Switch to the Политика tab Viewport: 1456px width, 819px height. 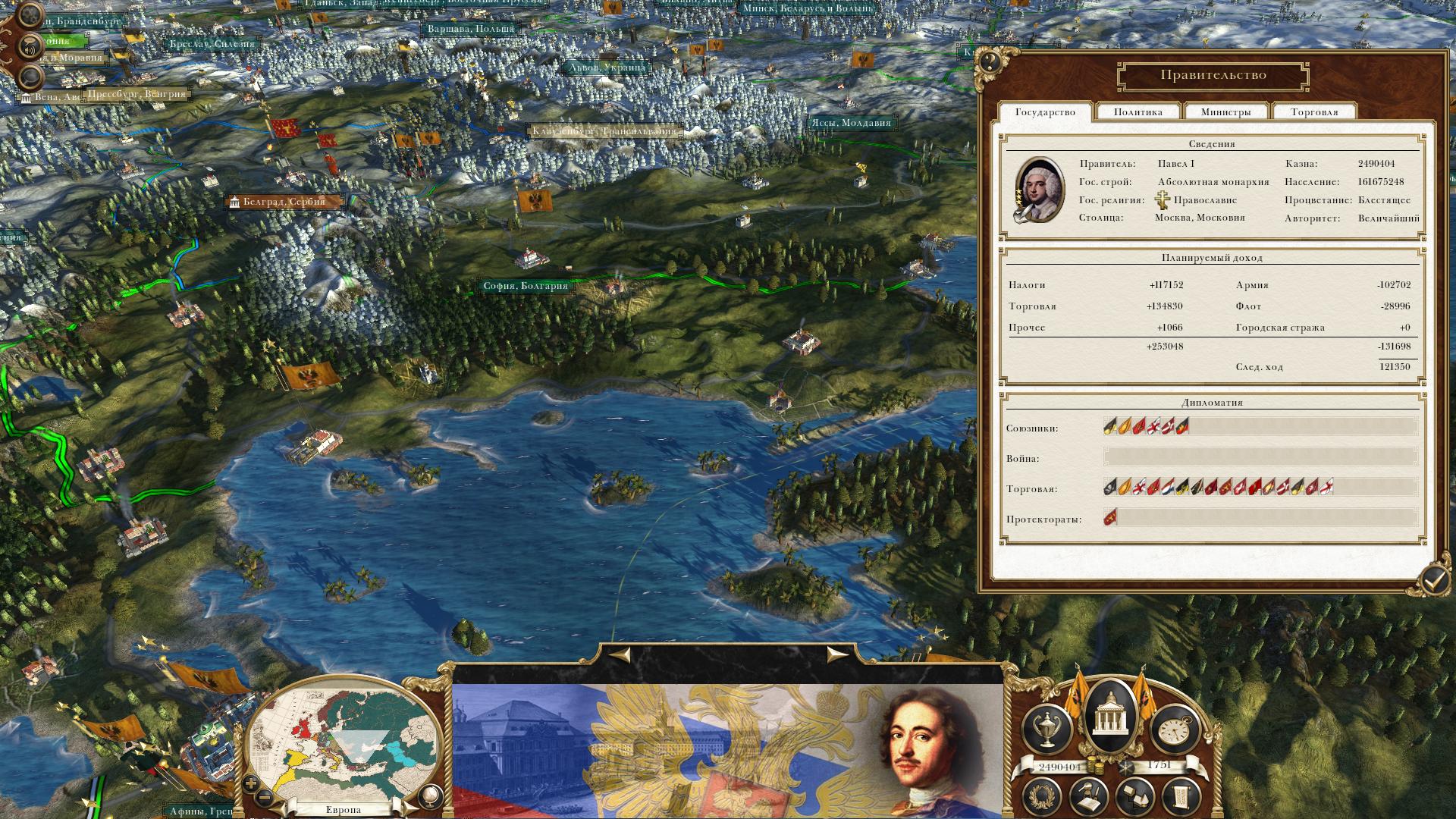click(1137, 112)
